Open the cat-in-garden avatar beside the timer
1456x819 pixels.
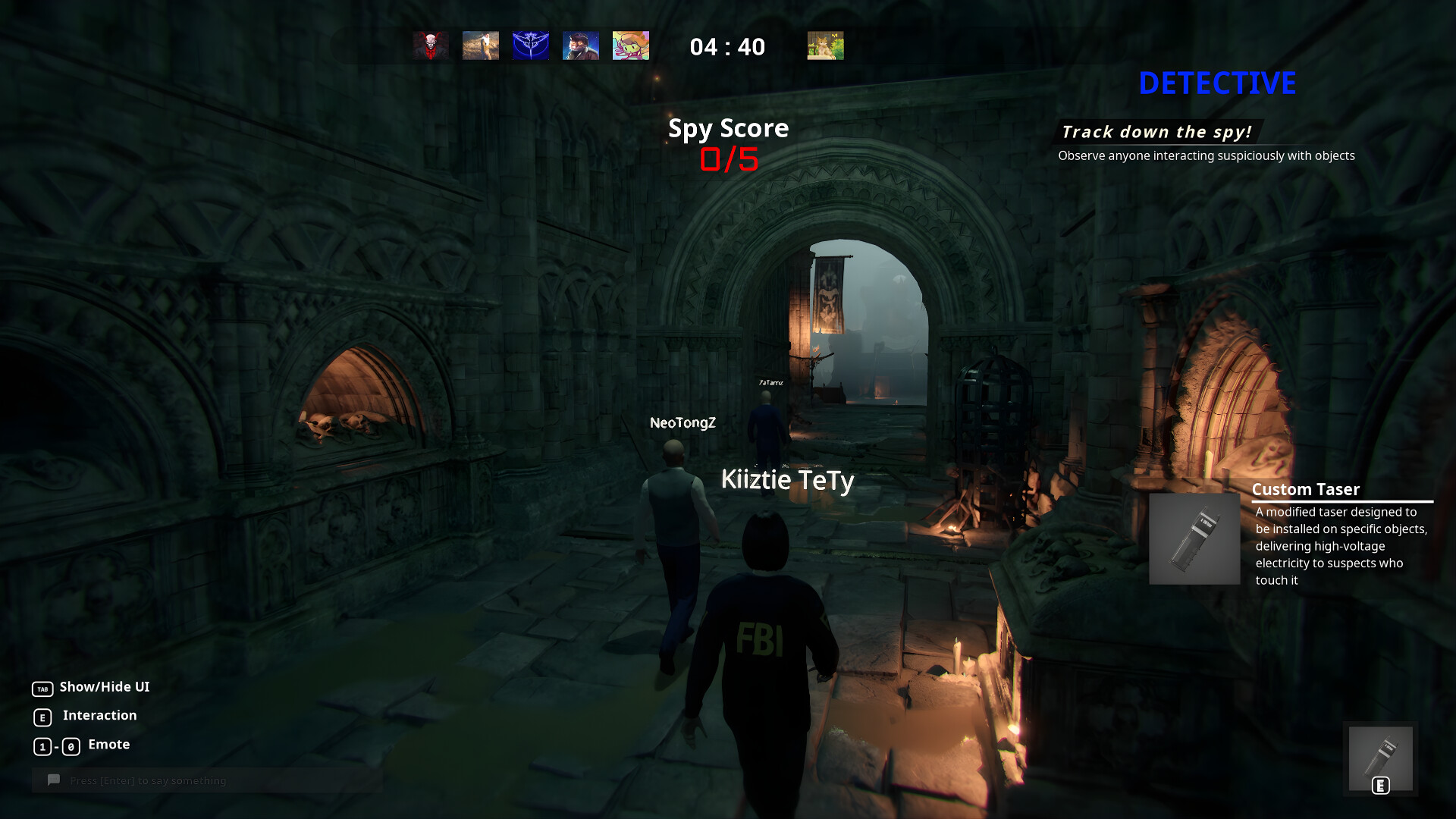(825, 45)
